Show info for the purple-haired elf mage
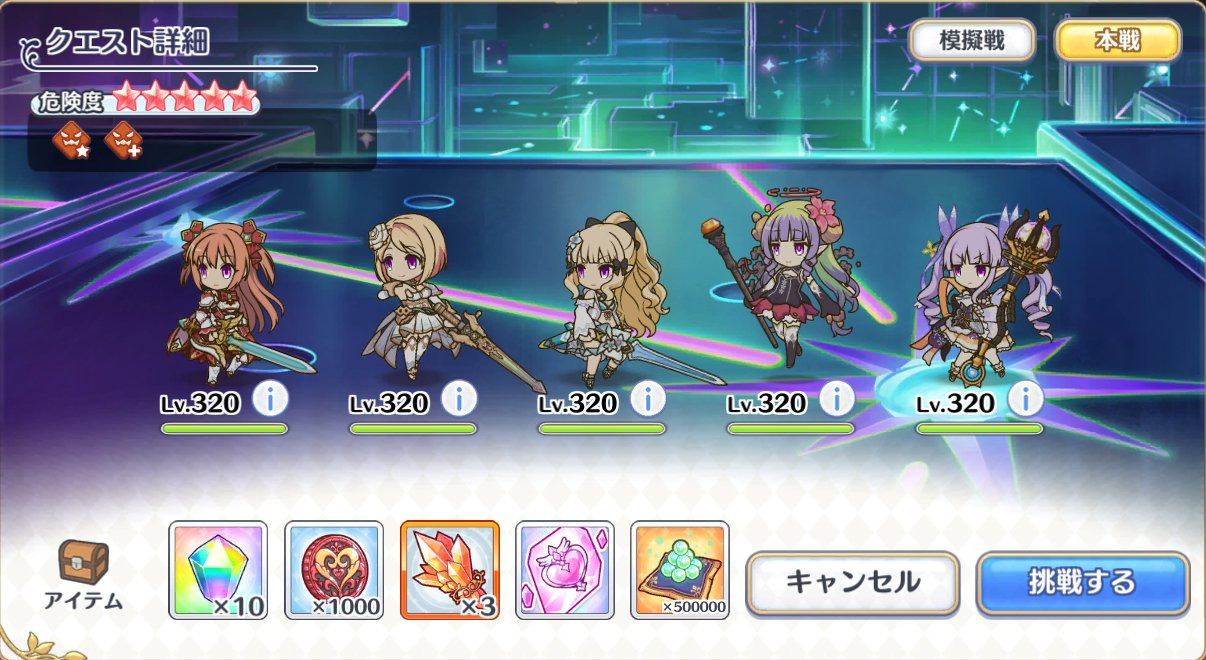Image resolution: width=1206 pixels, height=660 pixels. [1026, 399]
